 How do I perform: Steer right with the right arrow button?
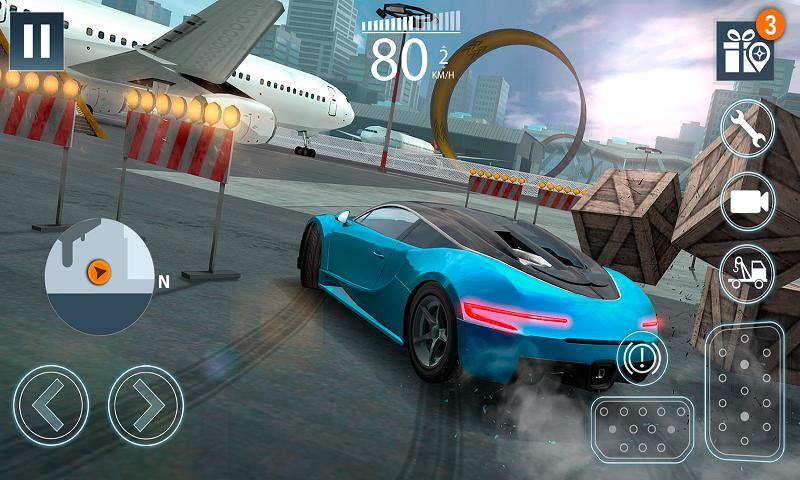pos(145,405)
